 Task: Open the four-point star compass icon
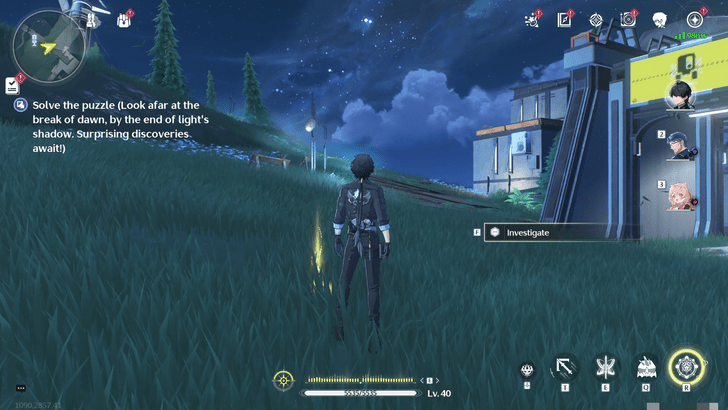(x=694, y=19)
